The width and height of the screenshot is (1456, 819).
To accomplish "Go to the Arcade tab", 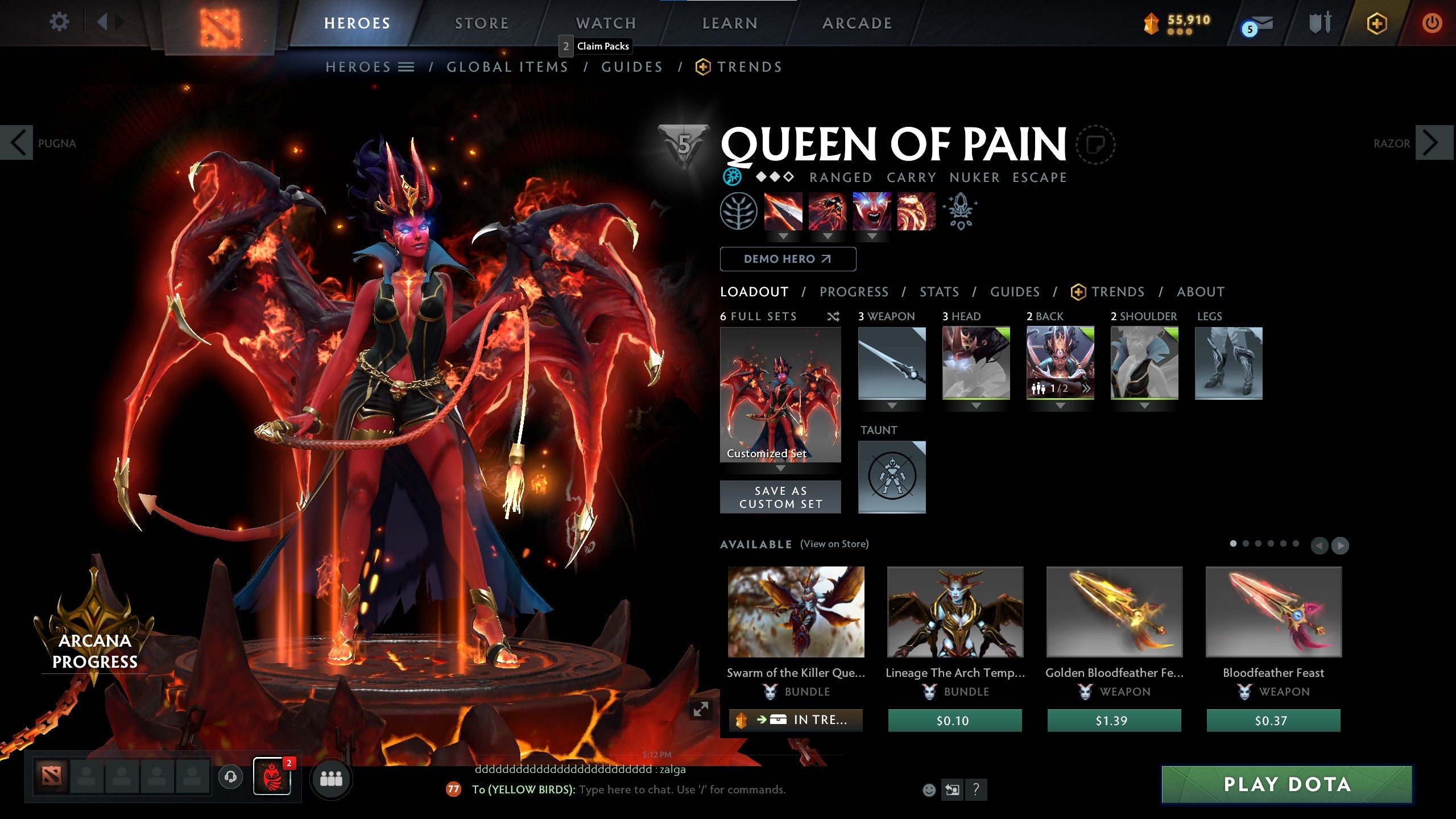I will click(857, 23).
